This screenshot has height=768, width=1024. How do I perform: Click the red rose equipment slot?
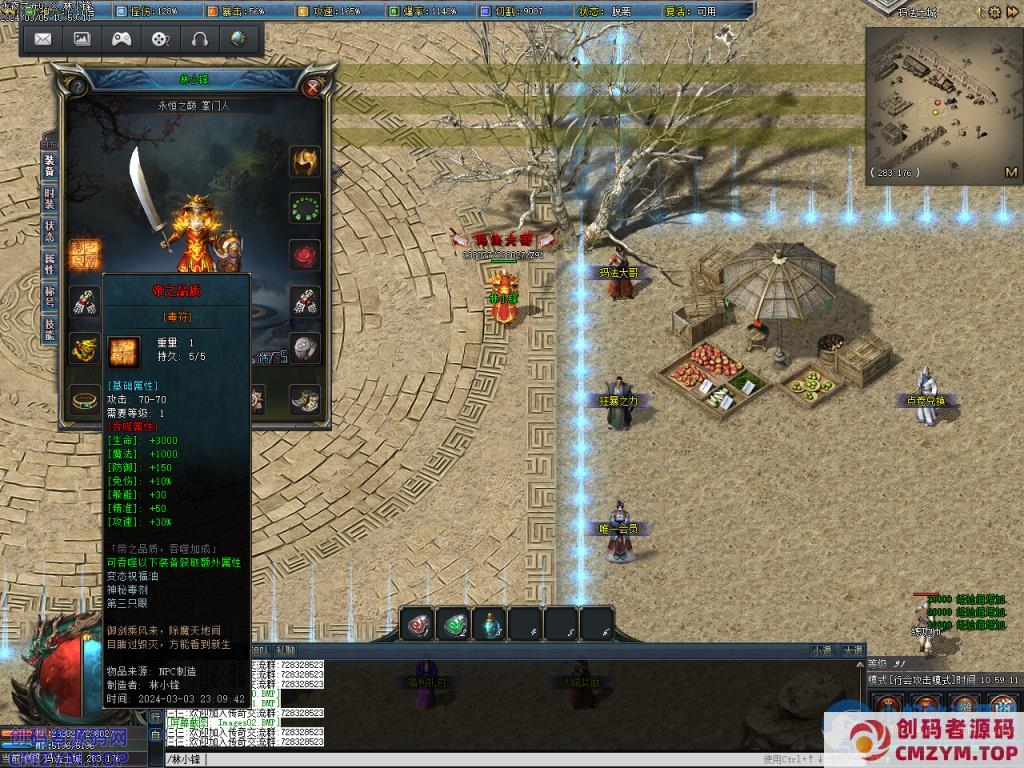[x=305, y=254]
